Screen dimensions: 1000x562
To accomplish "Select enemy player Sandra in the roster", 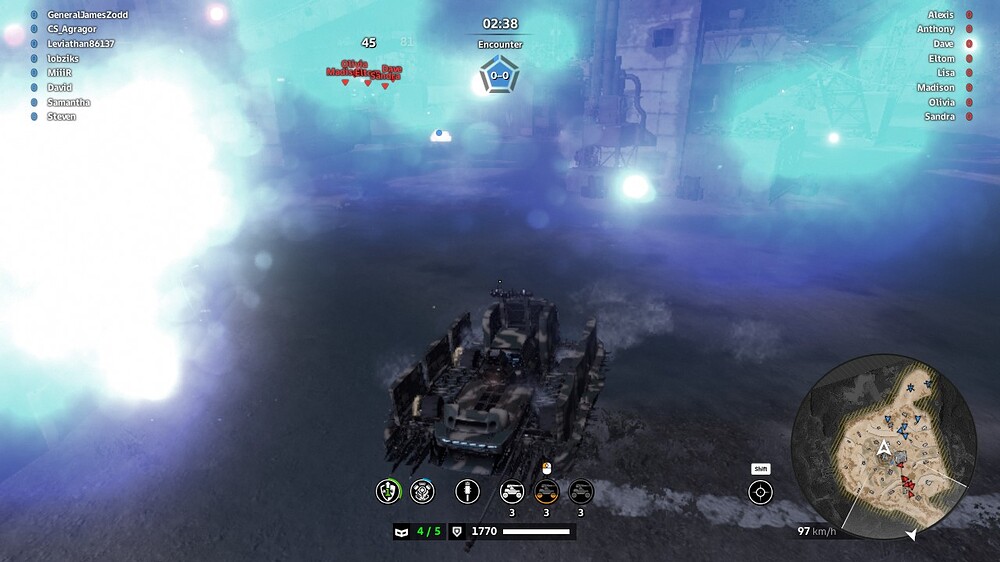I will (938, 117).
